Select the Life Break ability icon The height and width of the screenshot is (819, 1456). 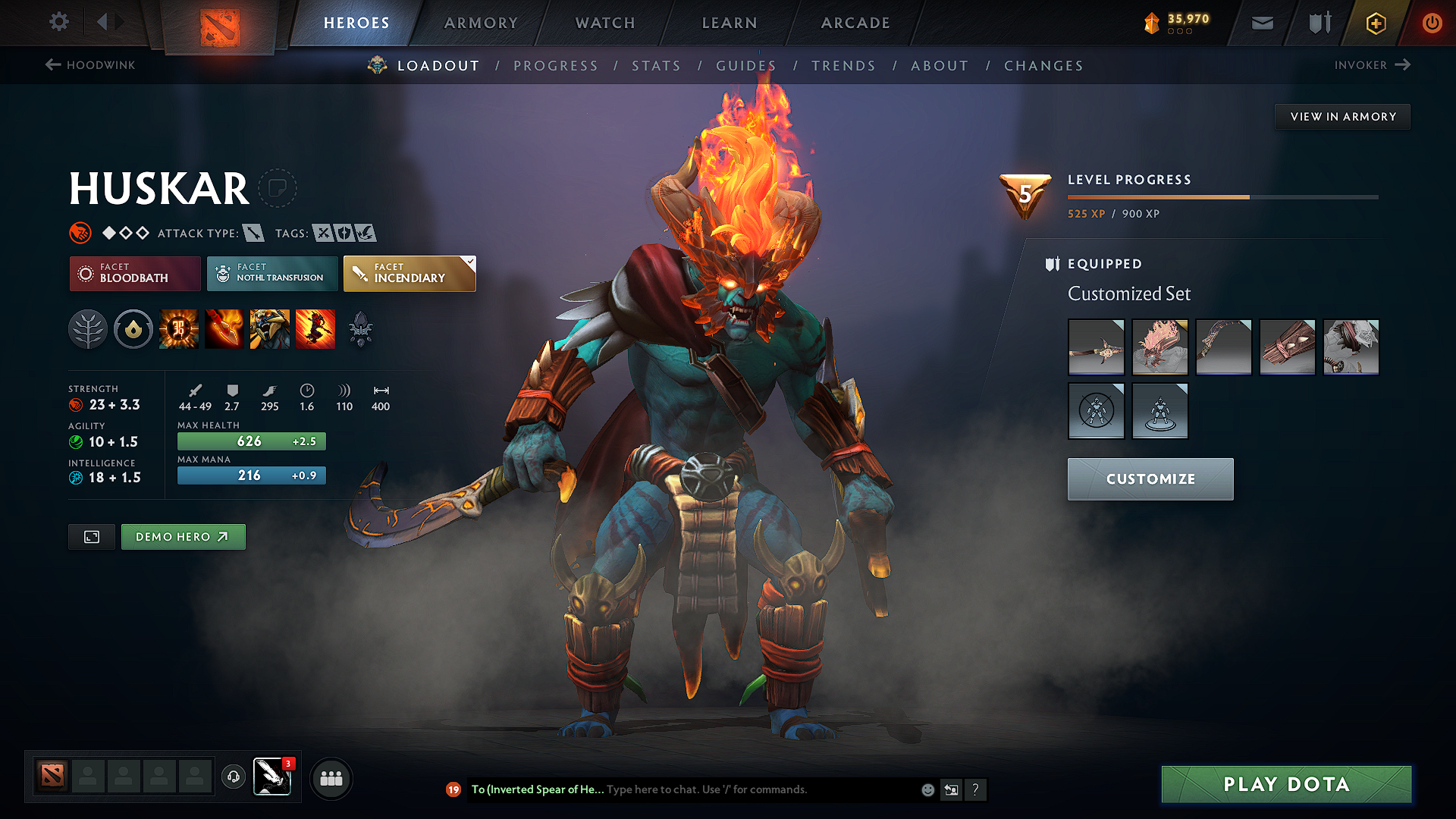[x=315, y=329]
